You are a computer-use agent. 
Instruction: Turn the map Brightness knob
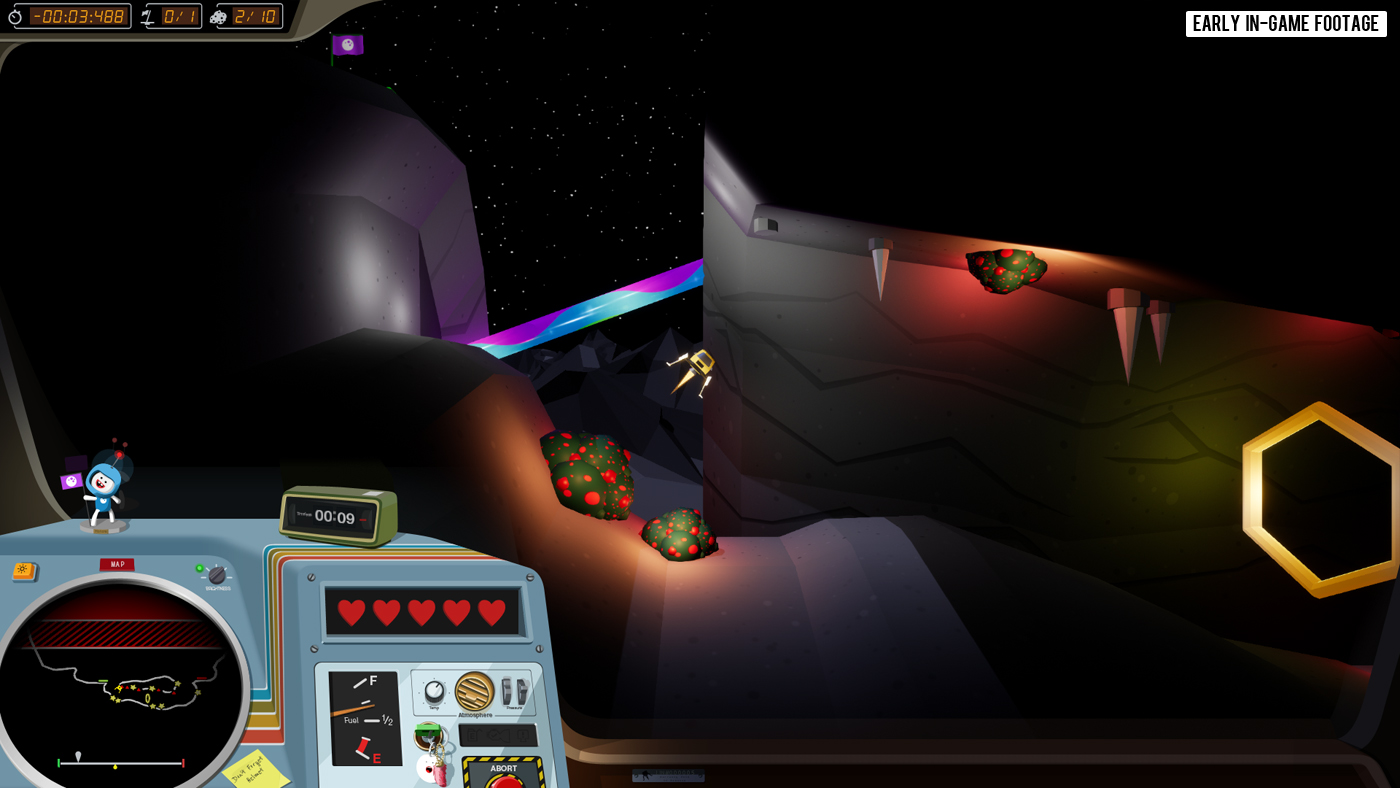[217, 575]
